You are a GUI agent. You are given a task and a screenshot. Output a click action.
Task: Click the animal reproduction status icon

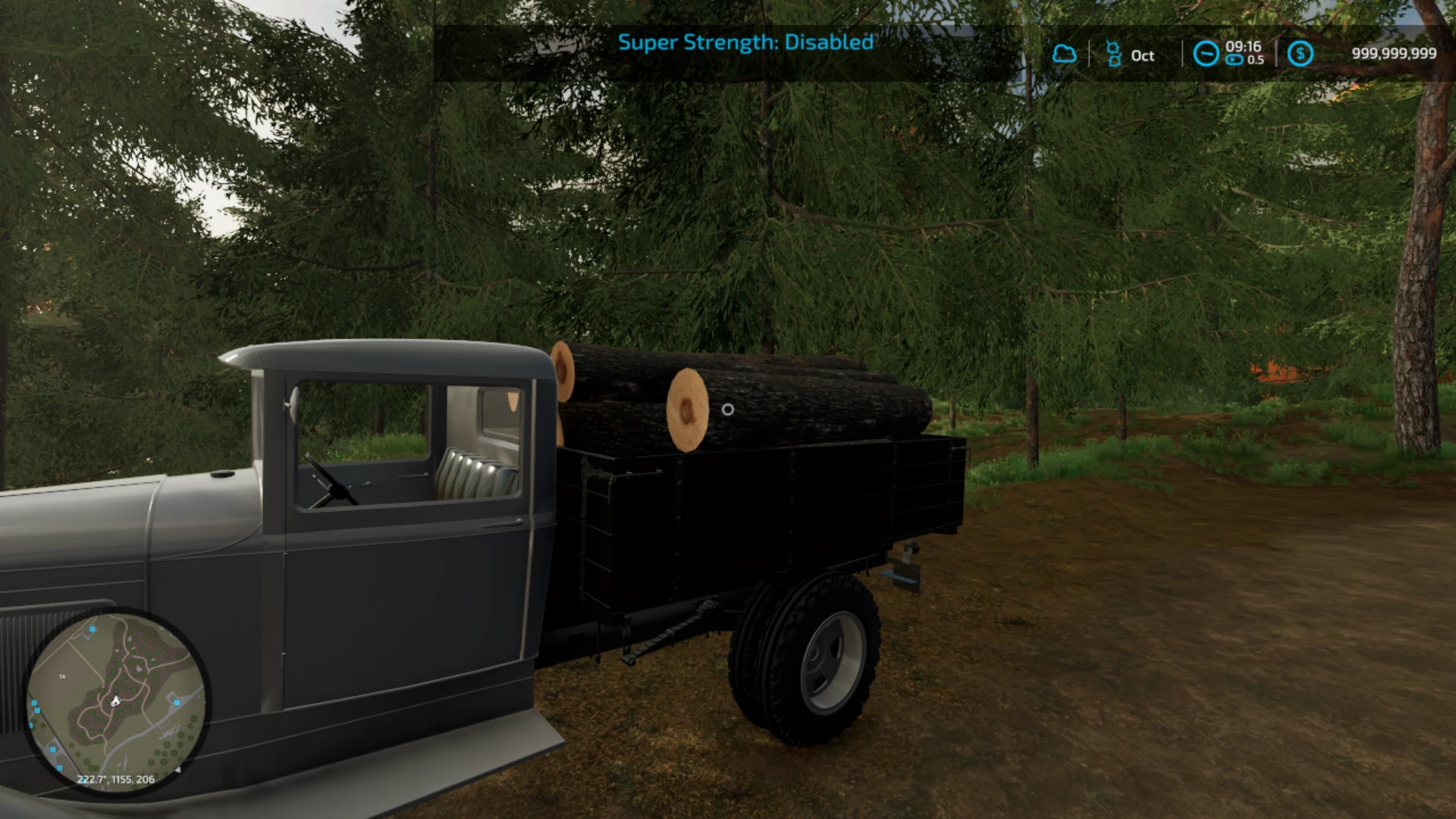tap(1114, 53)
